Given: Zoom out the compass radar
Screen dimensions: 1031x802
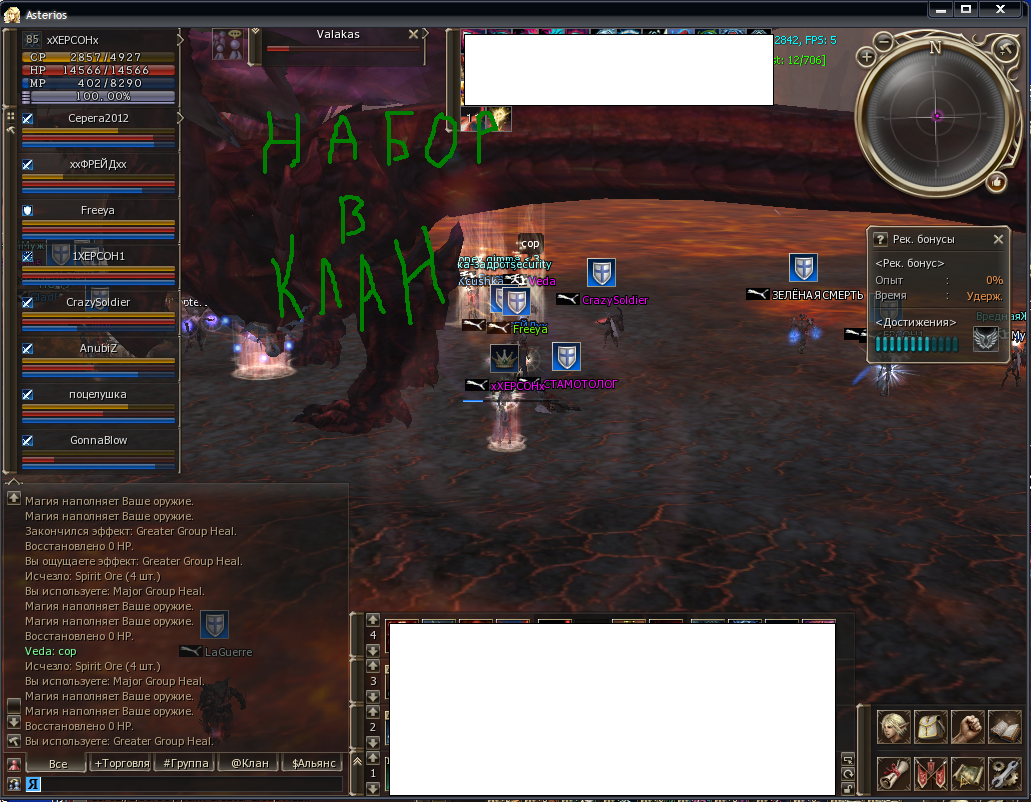Looking at the screenshot, I should [884, 41].
